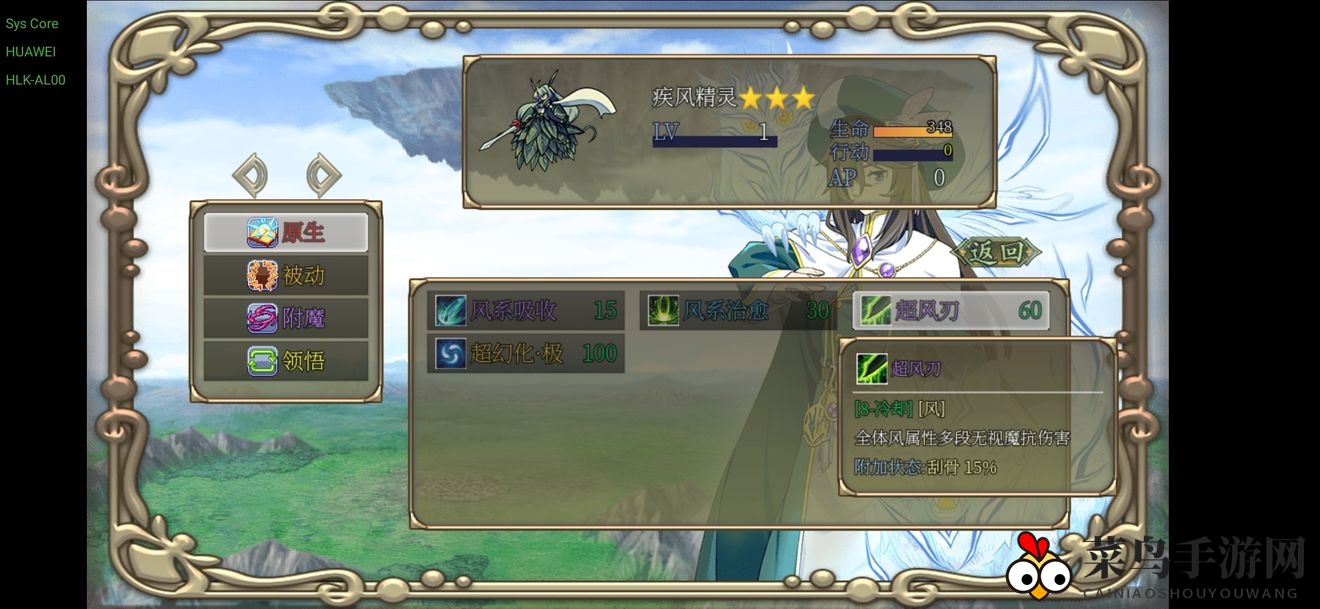This screenshot has height=609, width=1320.
Task: Switch to the 原生 skill tab
Action: [x=286, y=232]
